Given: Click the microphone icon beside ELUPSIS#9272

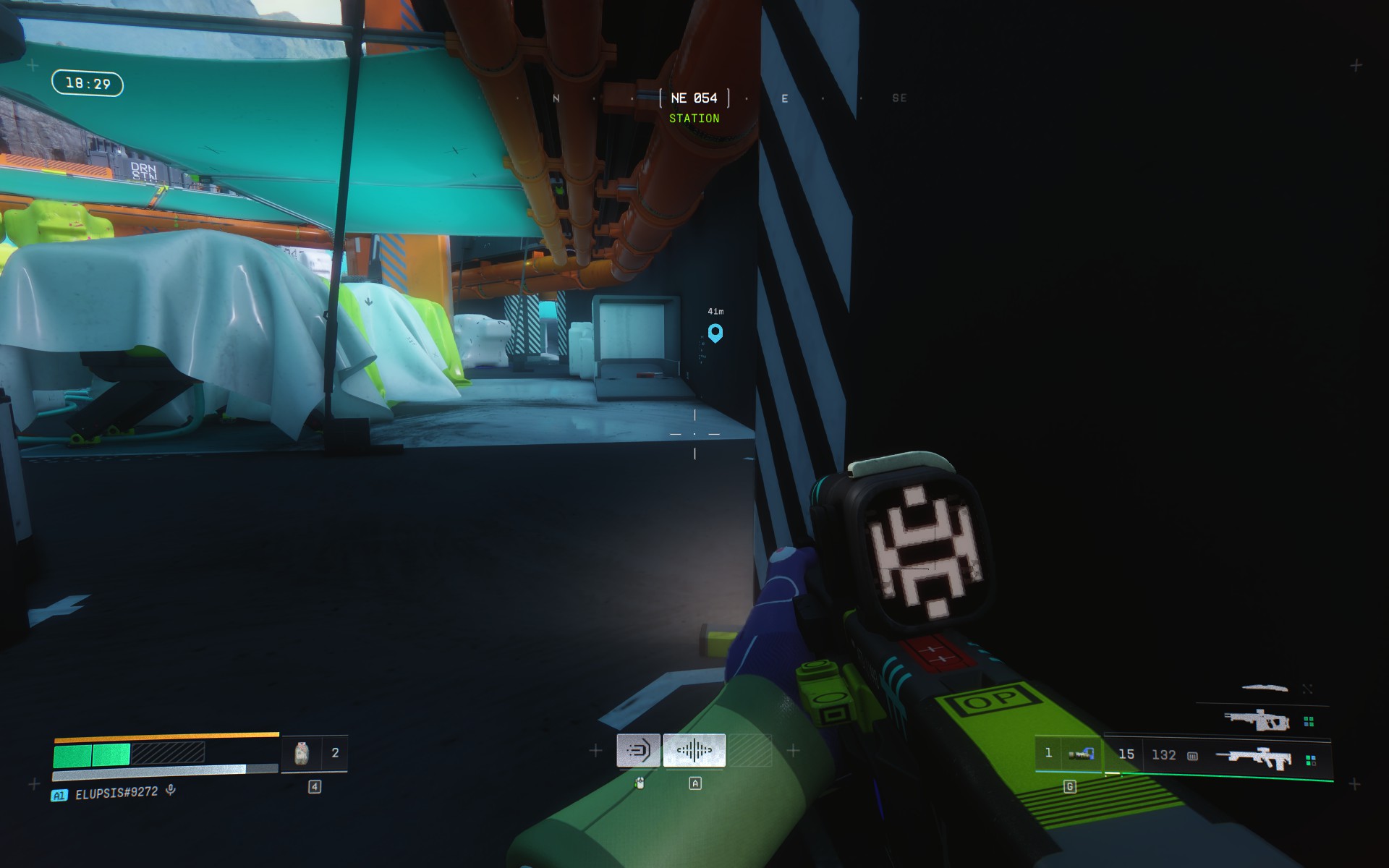Looking at the screenshot, I should (171, 790).
